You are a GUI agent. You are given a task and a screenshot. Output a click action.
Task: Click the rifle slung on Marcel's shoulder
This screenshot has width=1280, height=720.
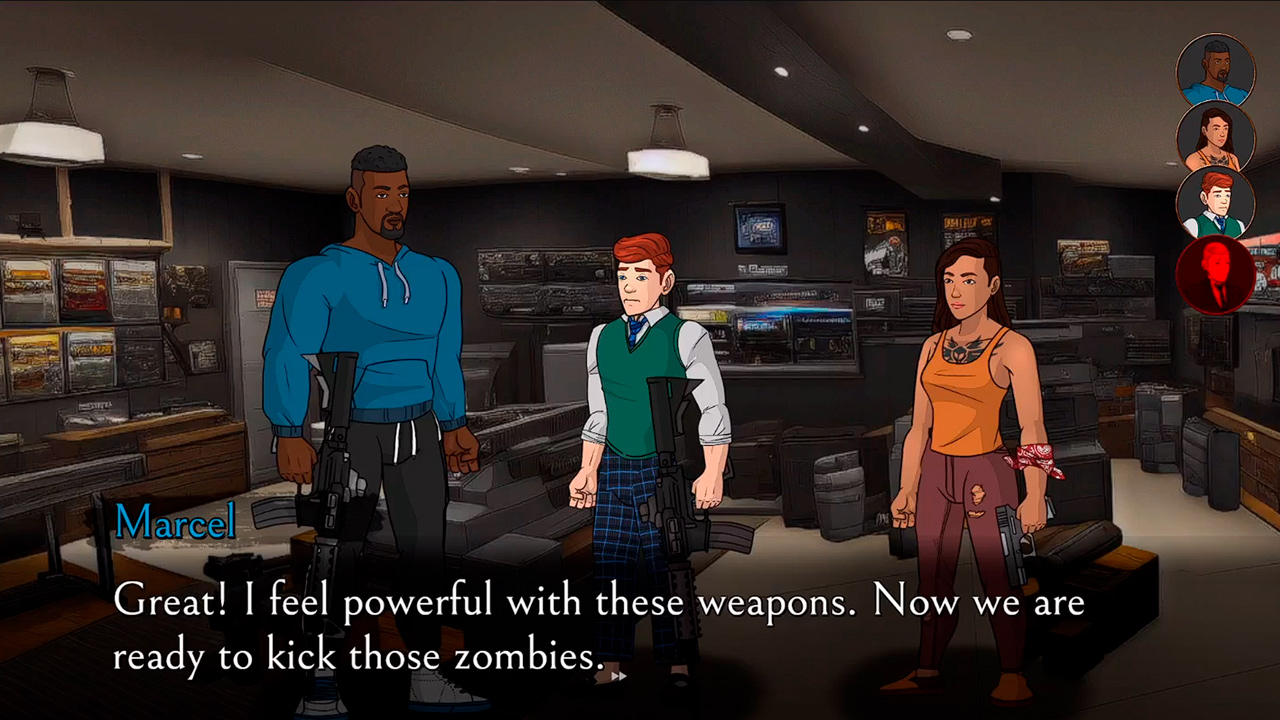click(x=335, y=450)
